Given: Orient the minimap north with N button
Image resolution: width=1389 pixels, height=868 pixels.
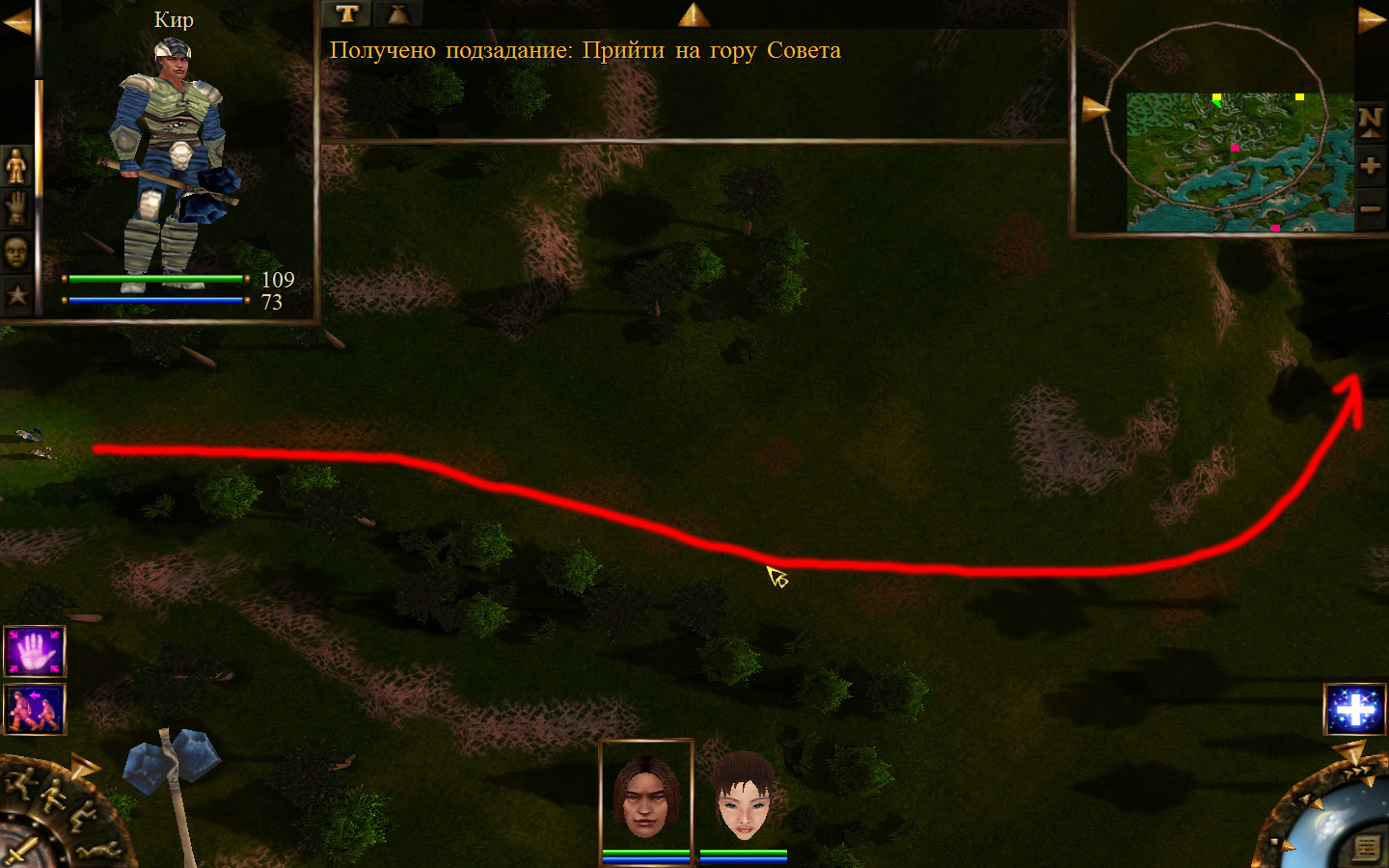Looking at the screenshot, I should (1370, 122).
